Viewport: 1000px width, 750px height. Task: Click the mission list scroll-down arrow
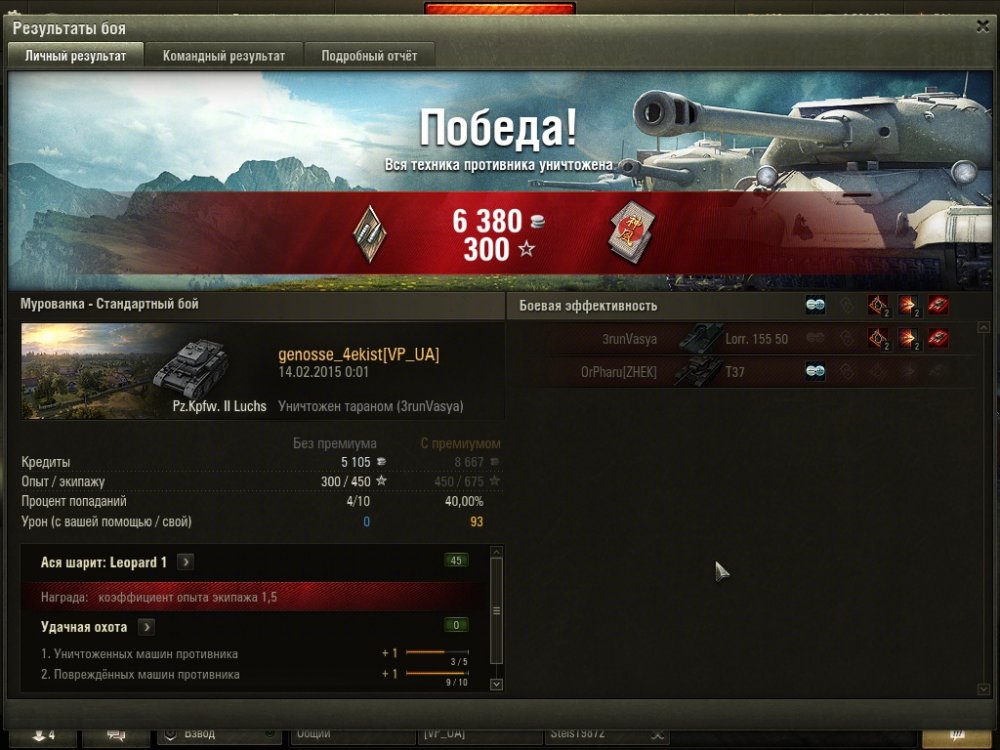(496, 684)
